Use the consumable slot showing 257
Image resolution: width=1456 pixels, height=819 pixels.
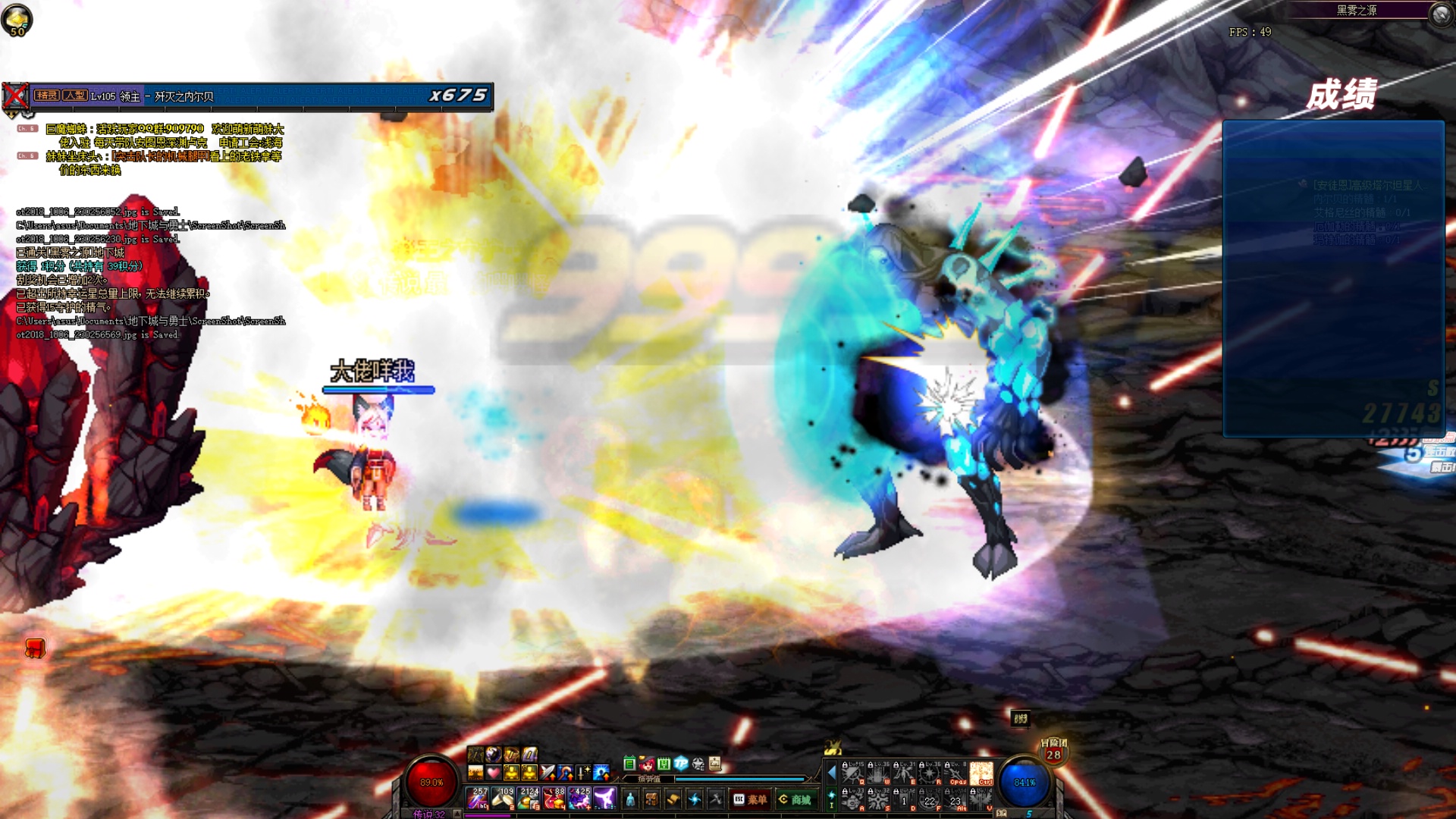tap(479, 798)
